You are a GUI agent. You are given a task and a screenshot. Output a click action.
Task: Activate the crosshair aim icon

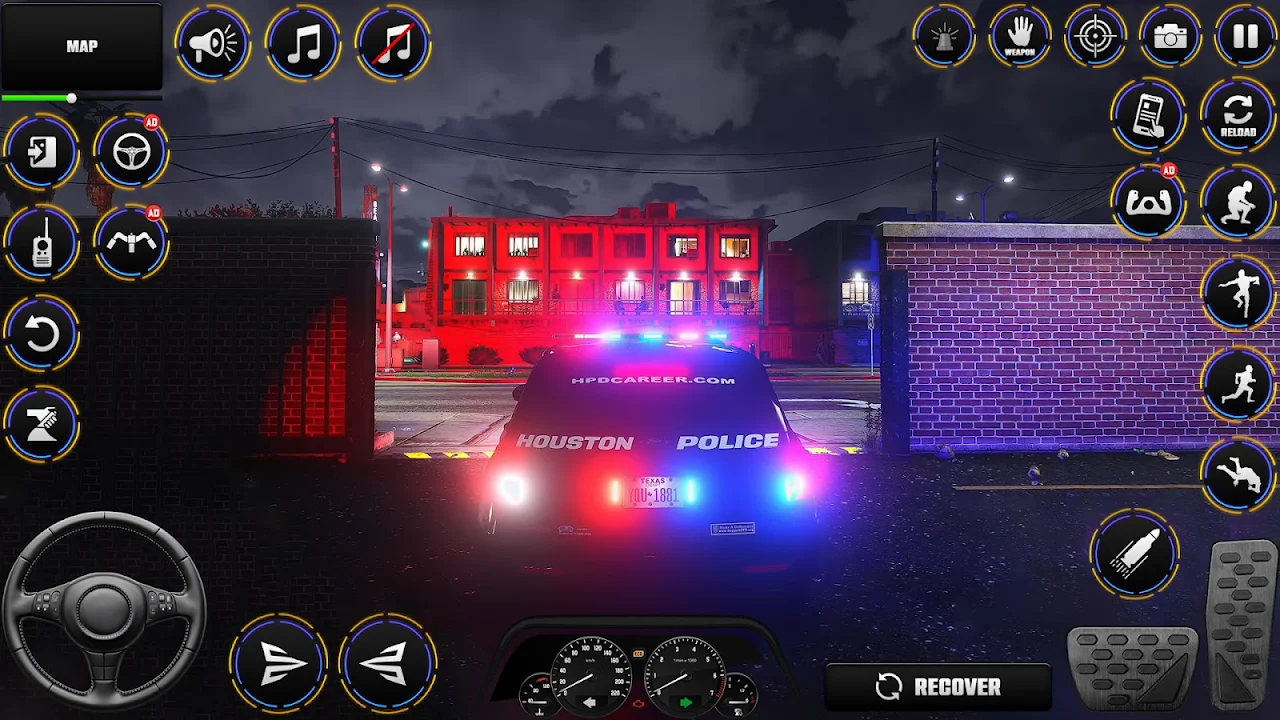[1095, 38]
